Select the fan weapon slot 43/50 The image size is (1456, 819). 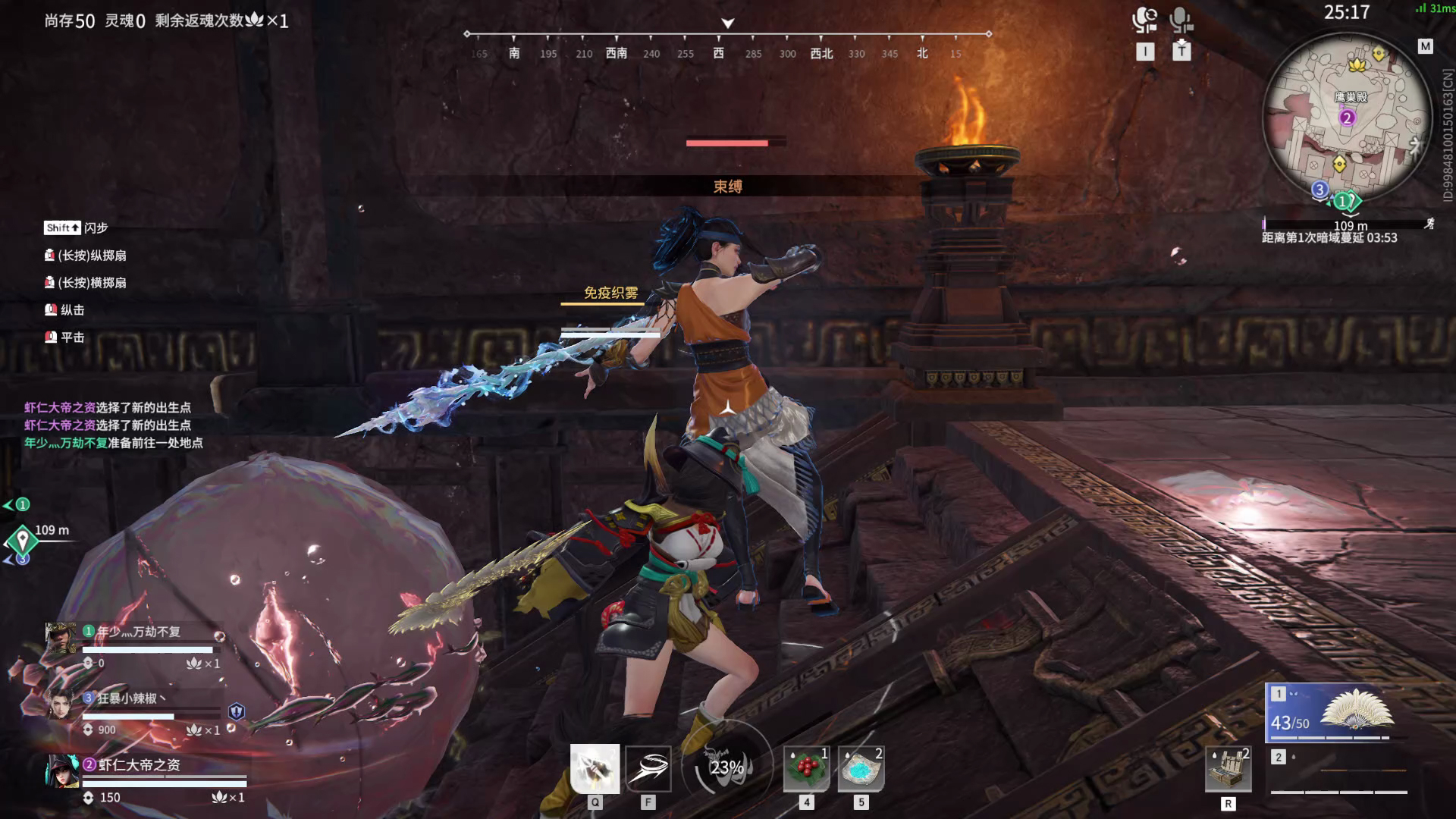tap(1336, 713)
